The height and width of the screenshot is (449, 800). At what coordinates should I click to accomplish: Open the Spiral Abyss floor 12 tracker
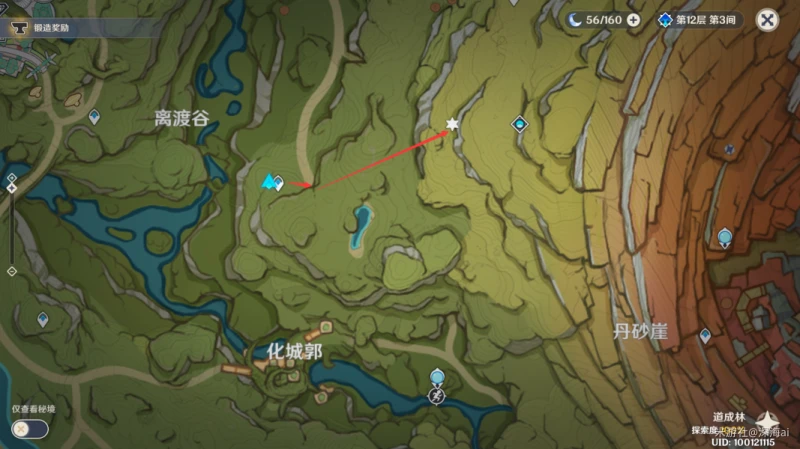tap(699, 19)
